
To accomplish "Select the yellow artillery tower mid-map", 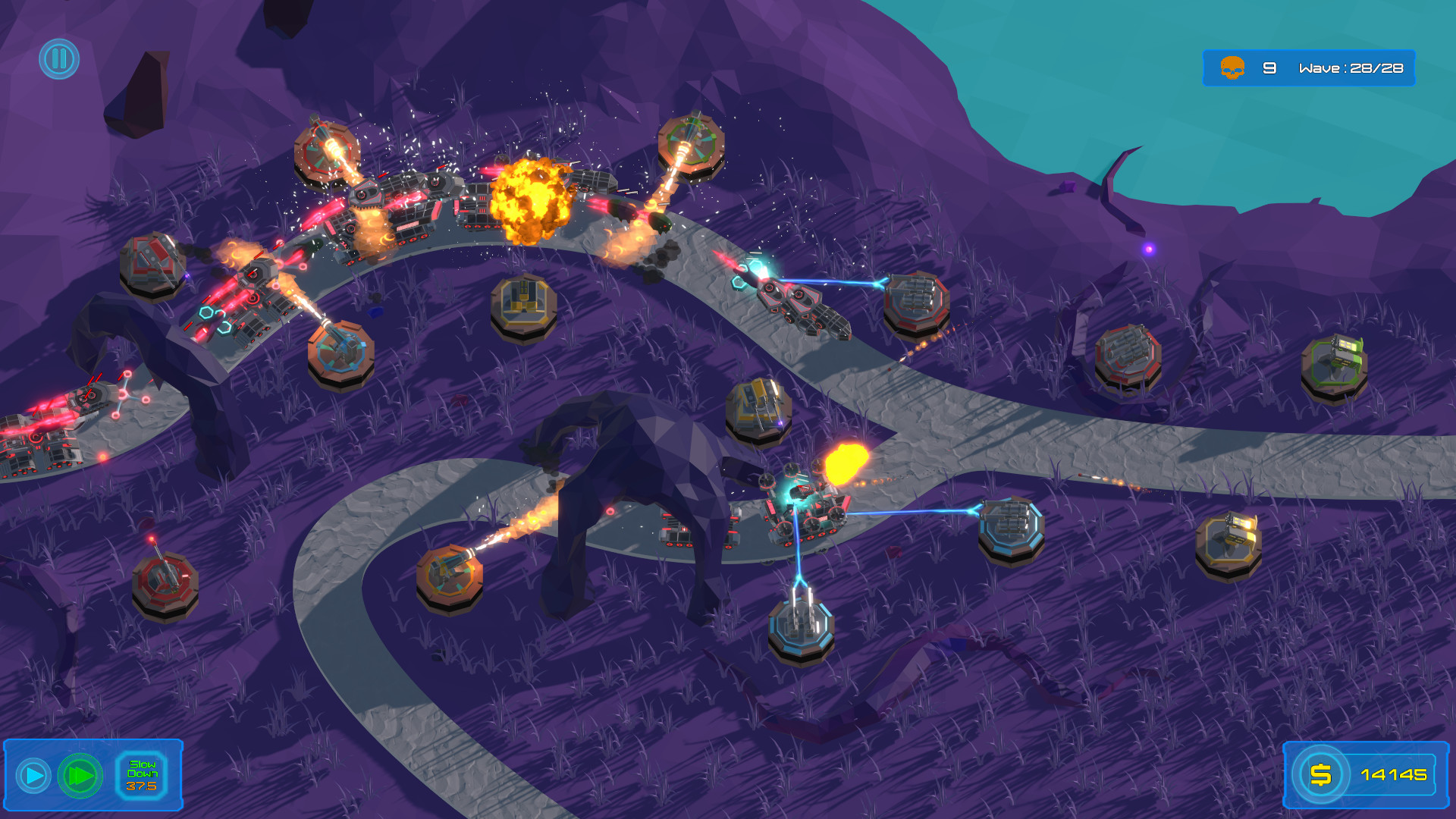I will (x=522, y=303).
